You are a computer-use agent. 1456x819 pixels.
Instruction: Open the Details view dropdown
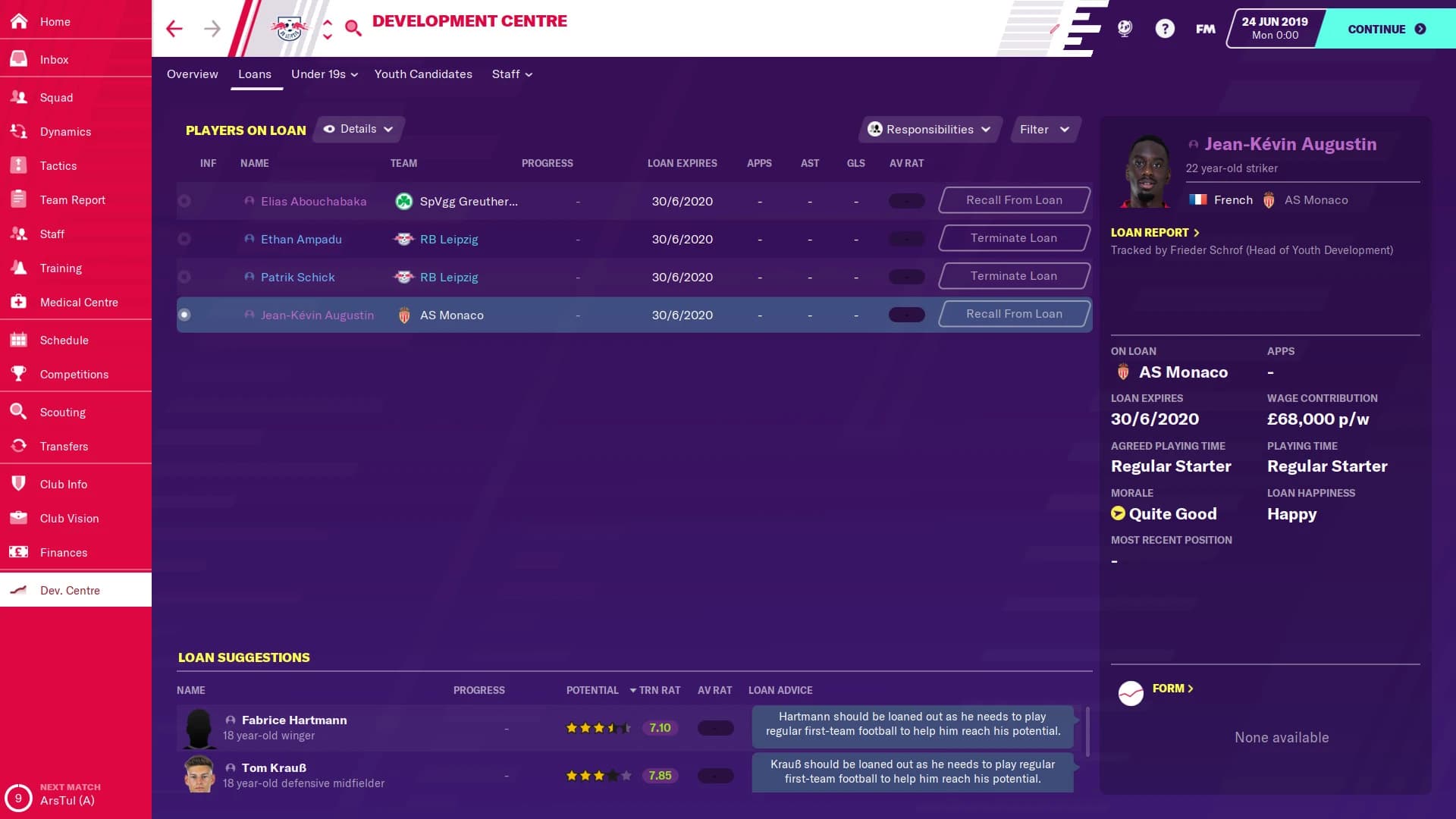pyautogui.click(x=357, y=129)
